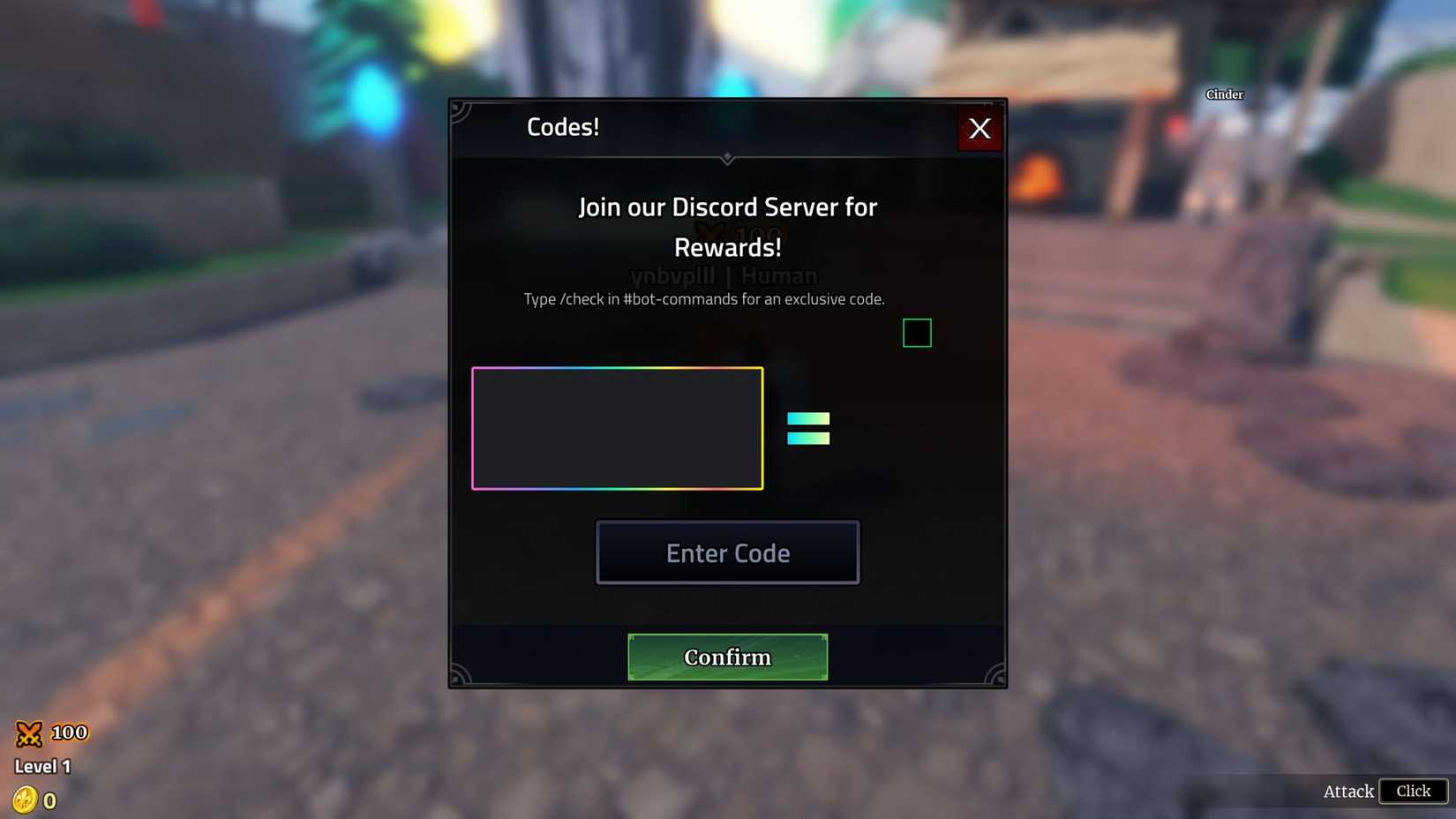Click the Attack mode indicator

click(x=1347, y=792)
